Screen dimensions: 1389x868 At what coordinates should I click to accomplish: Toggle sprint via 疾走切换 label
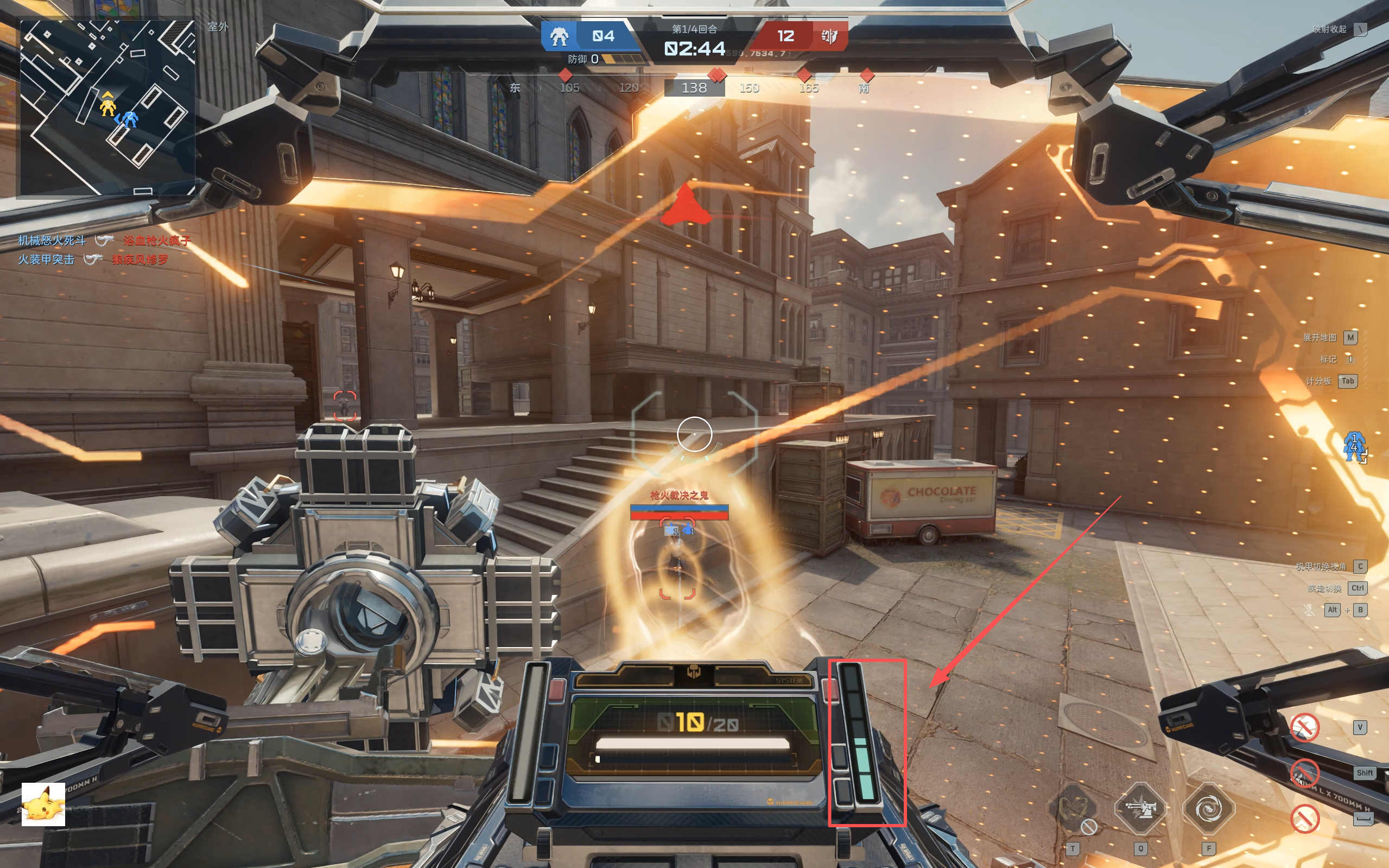[x=1324, y=588]
